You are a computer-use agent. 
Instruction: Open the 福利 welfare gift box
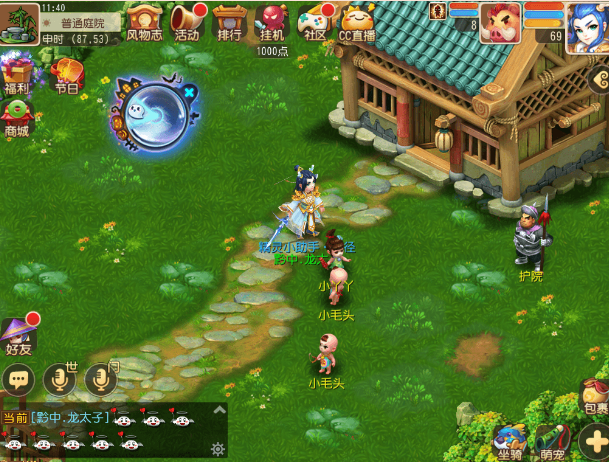point(15,73)
